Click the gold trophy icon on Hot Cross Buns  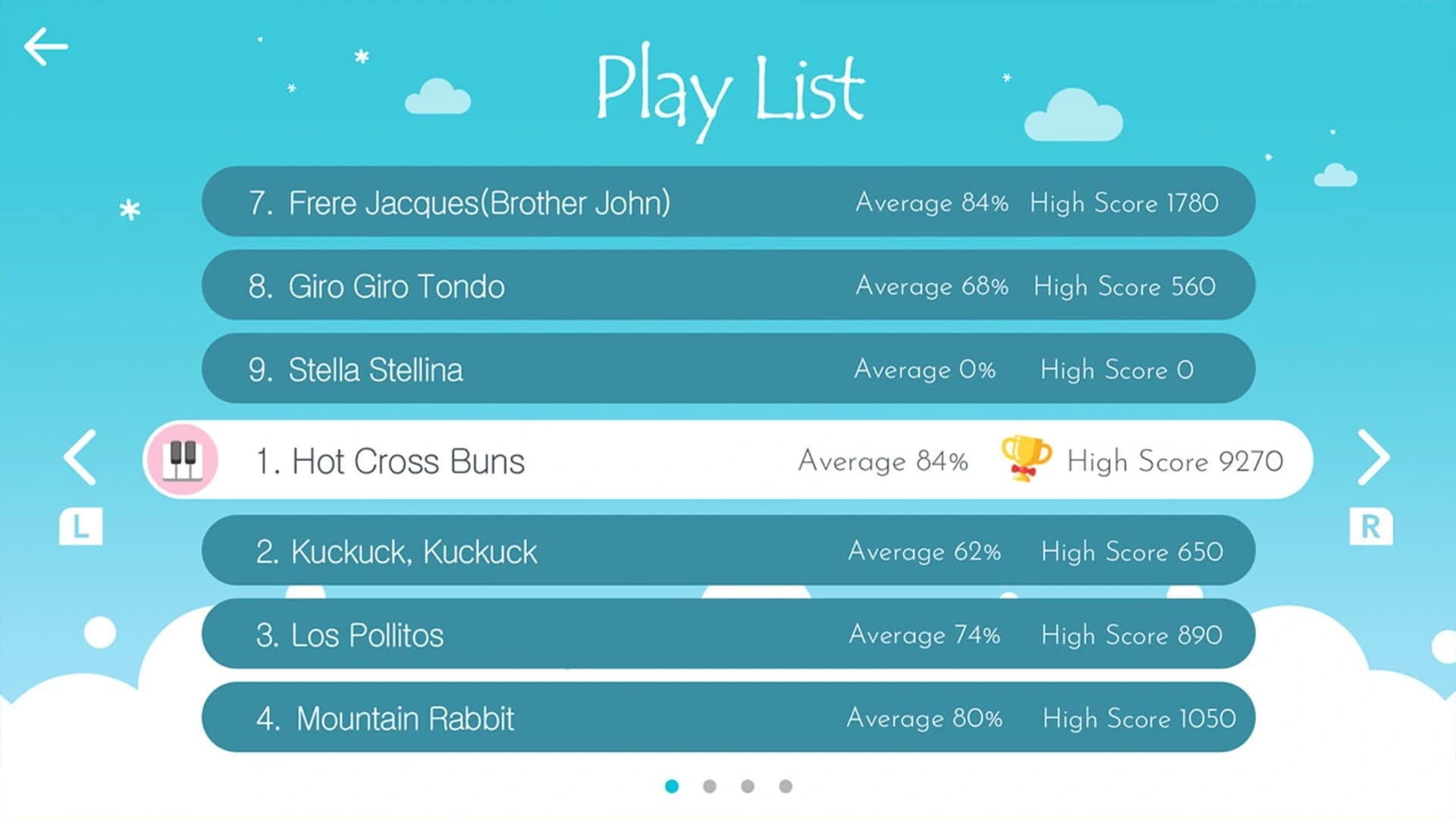(1028, 460)
